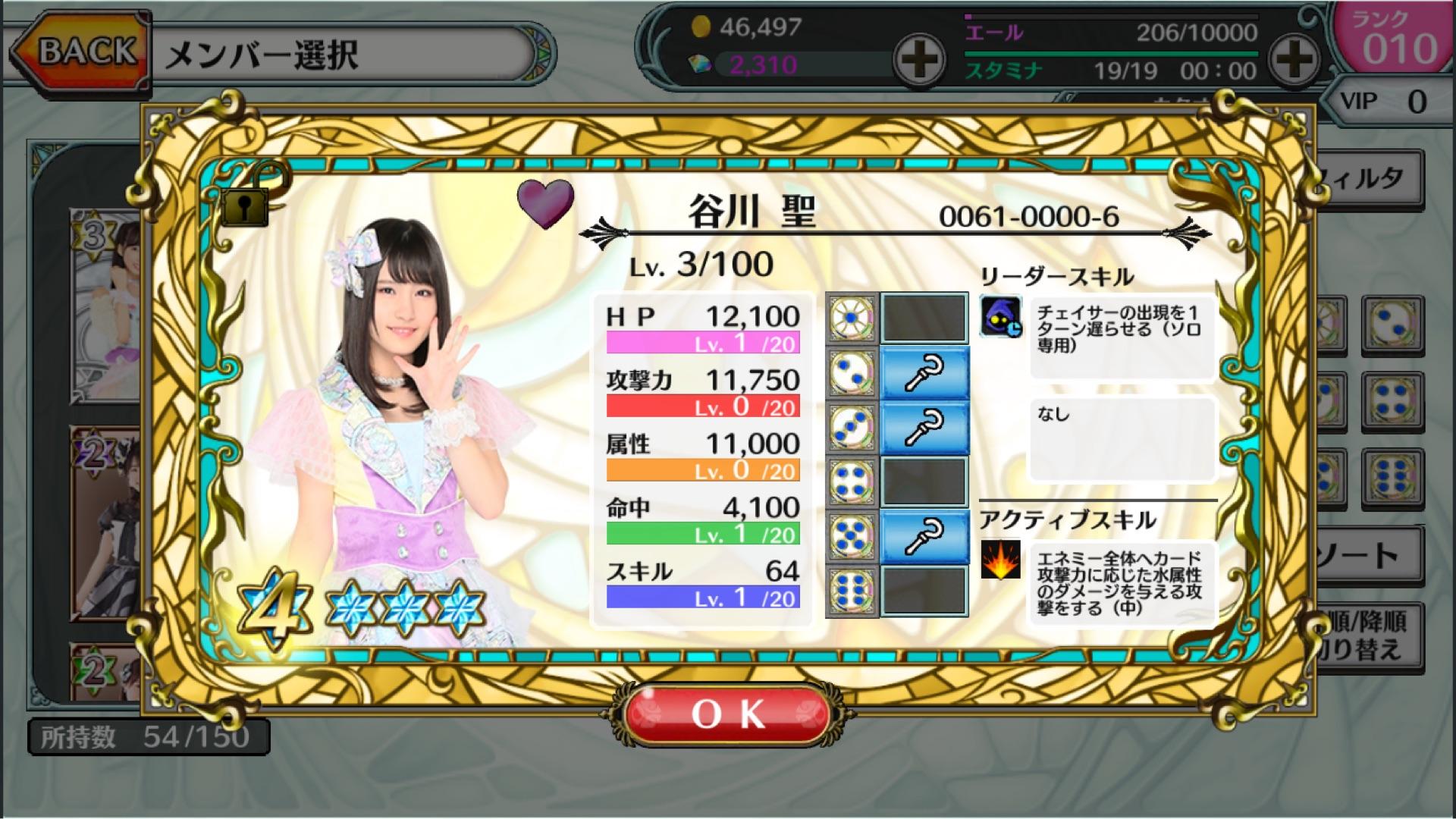Add gems with the plus button beside 2,310
Viewport: 1456px width, 819px height.
(x=918, y=59)
